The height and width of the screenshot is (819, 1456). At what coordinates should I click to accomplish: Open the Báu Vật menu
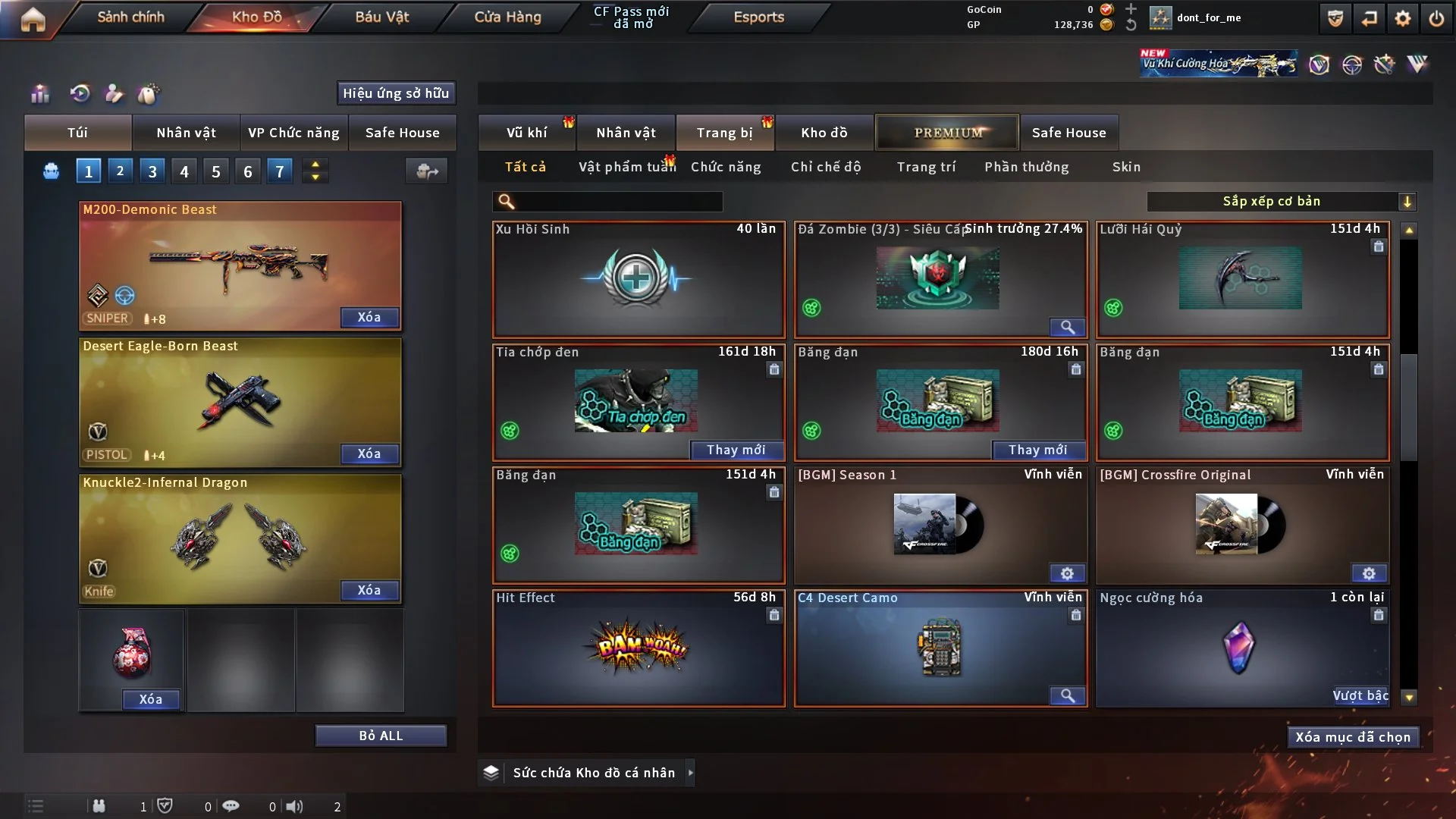coord(381,17)
